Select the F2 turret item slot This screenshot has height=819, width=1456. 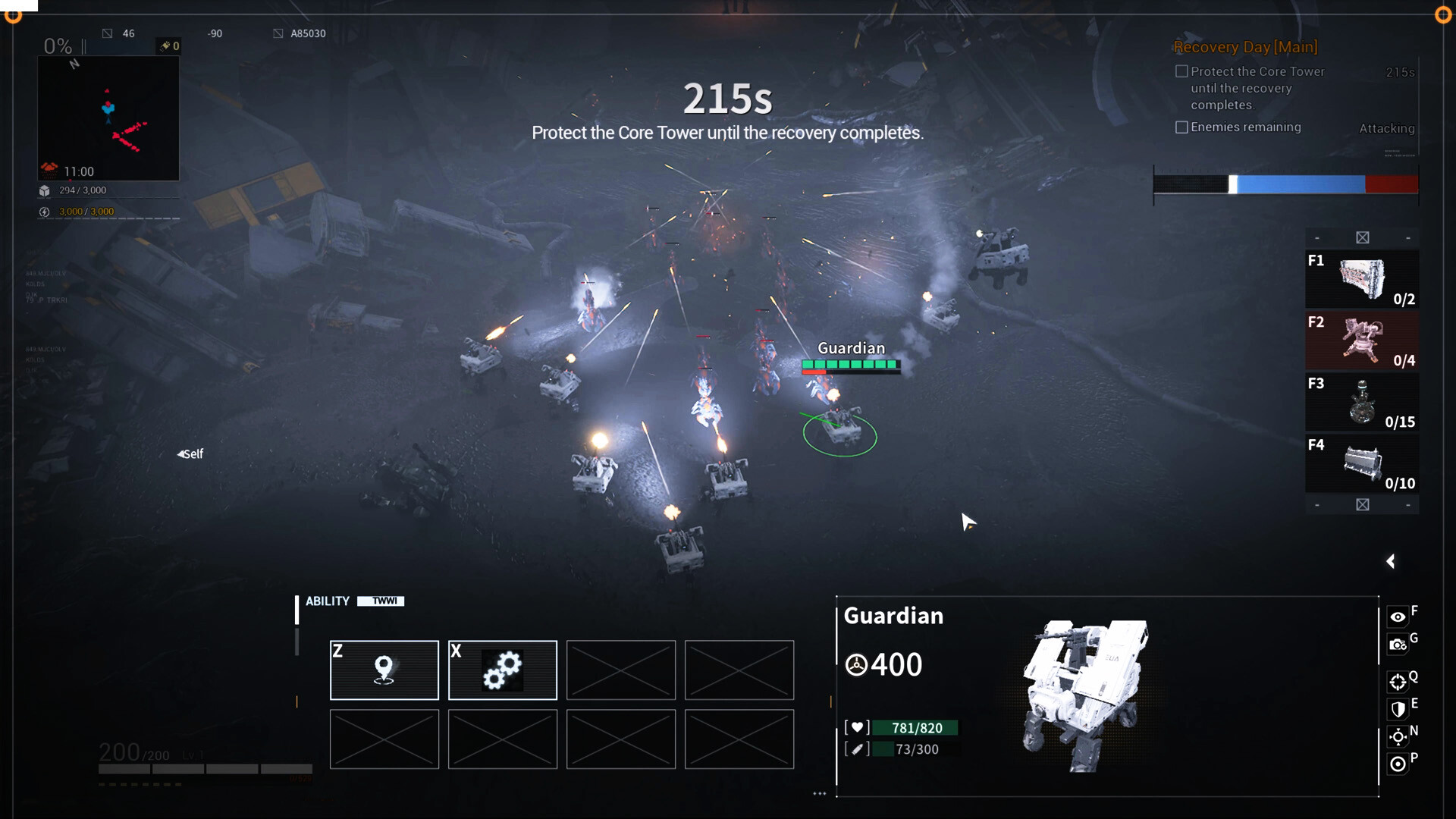pyautogui.click(x=1362, y=340)
